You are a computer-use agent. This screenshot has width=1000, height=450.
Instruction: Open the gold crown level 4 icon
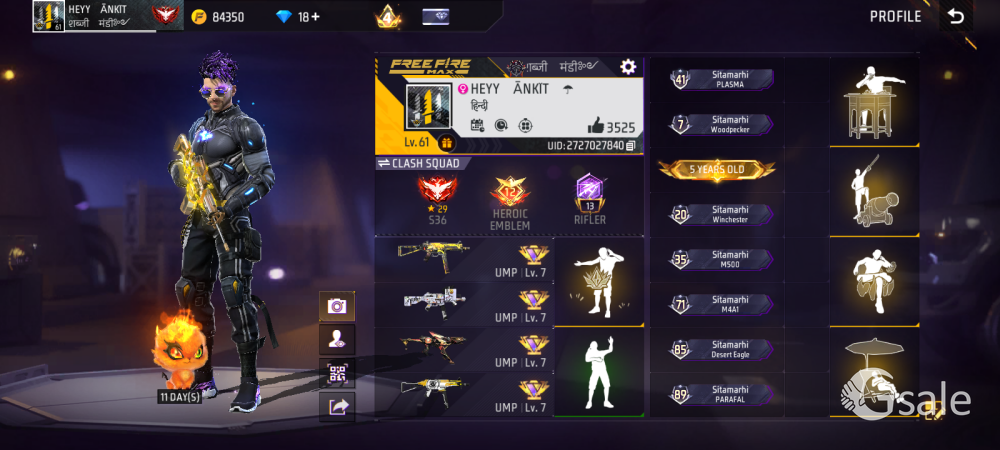pyautogui.click(x=388, y=16)
